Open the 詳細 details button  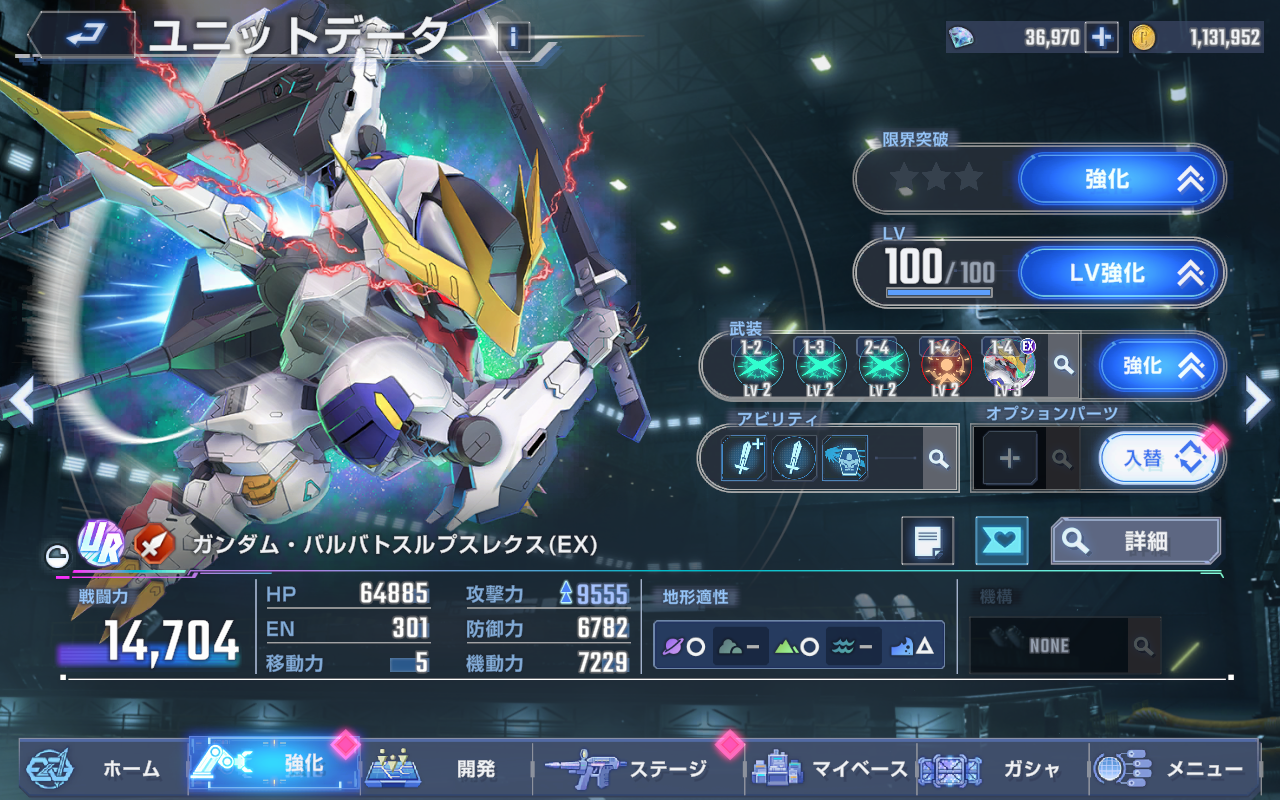click(1135, 541)
